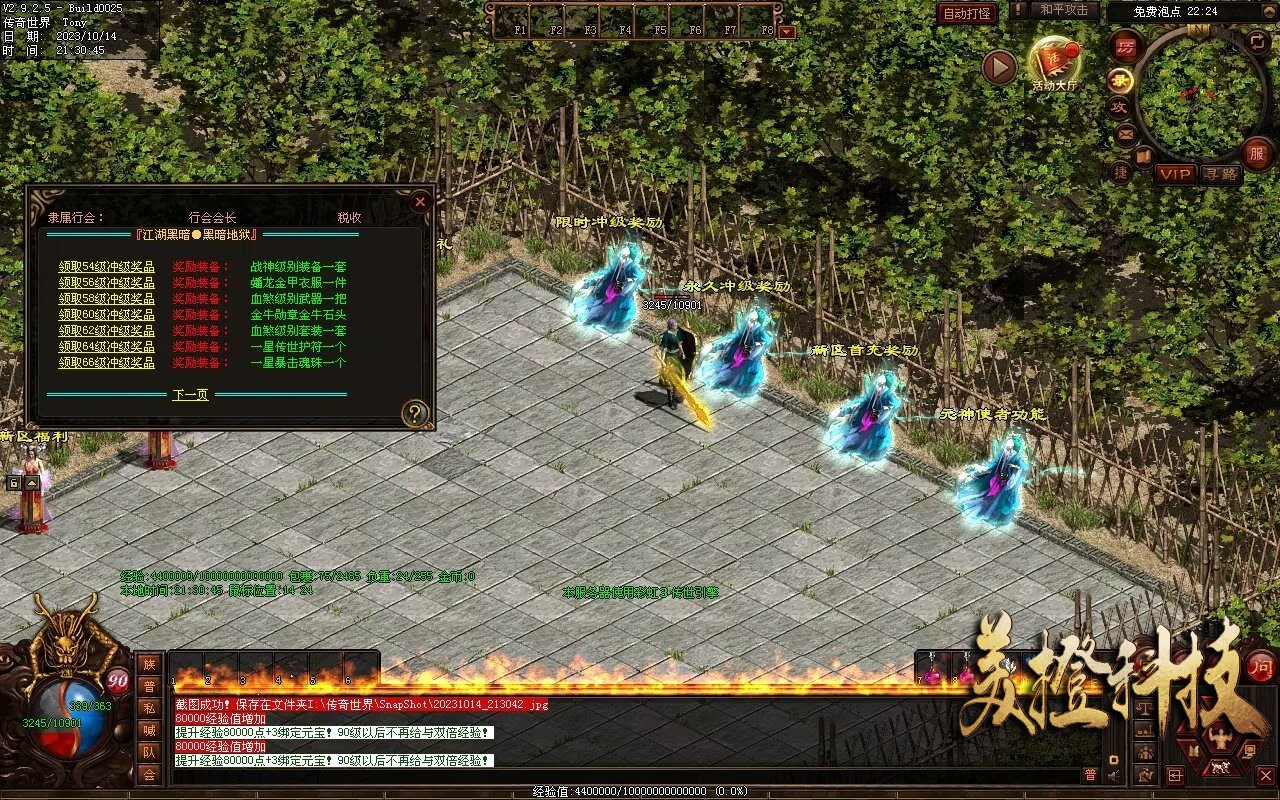Image resolution: width=1280 pixels, height=800 pixels.
Task: Toggle the 自动打怪 auto-fight button
Action: (x=967, y=13)
